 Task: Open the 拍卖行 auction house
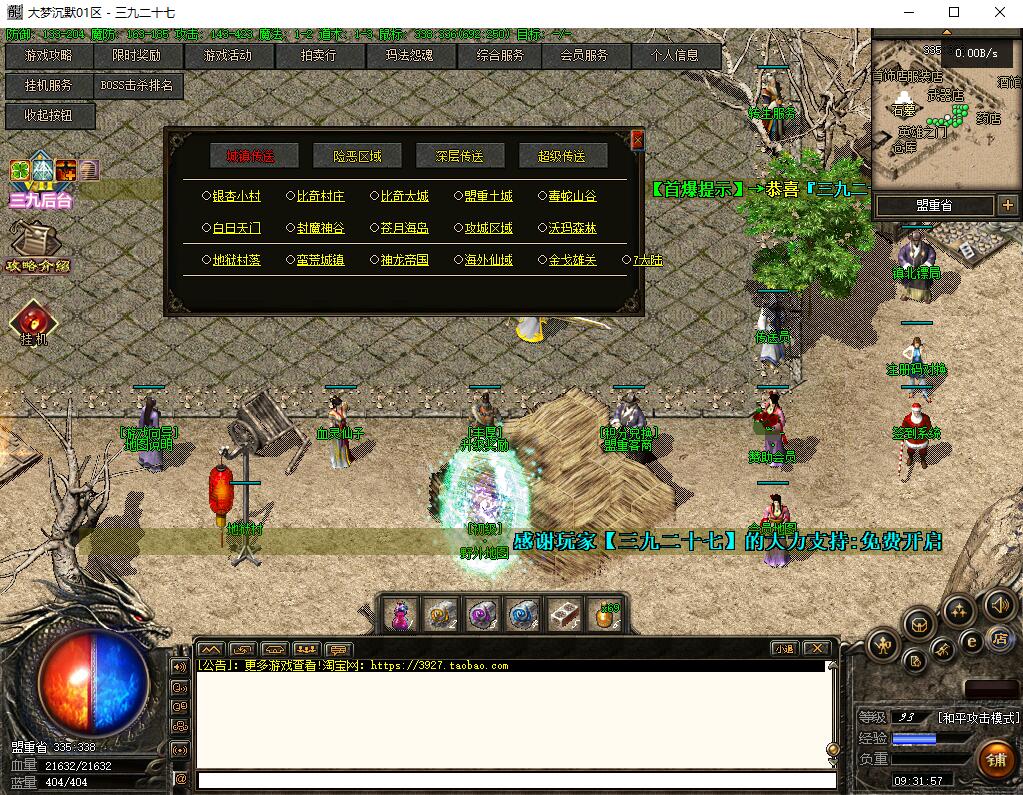319,56
